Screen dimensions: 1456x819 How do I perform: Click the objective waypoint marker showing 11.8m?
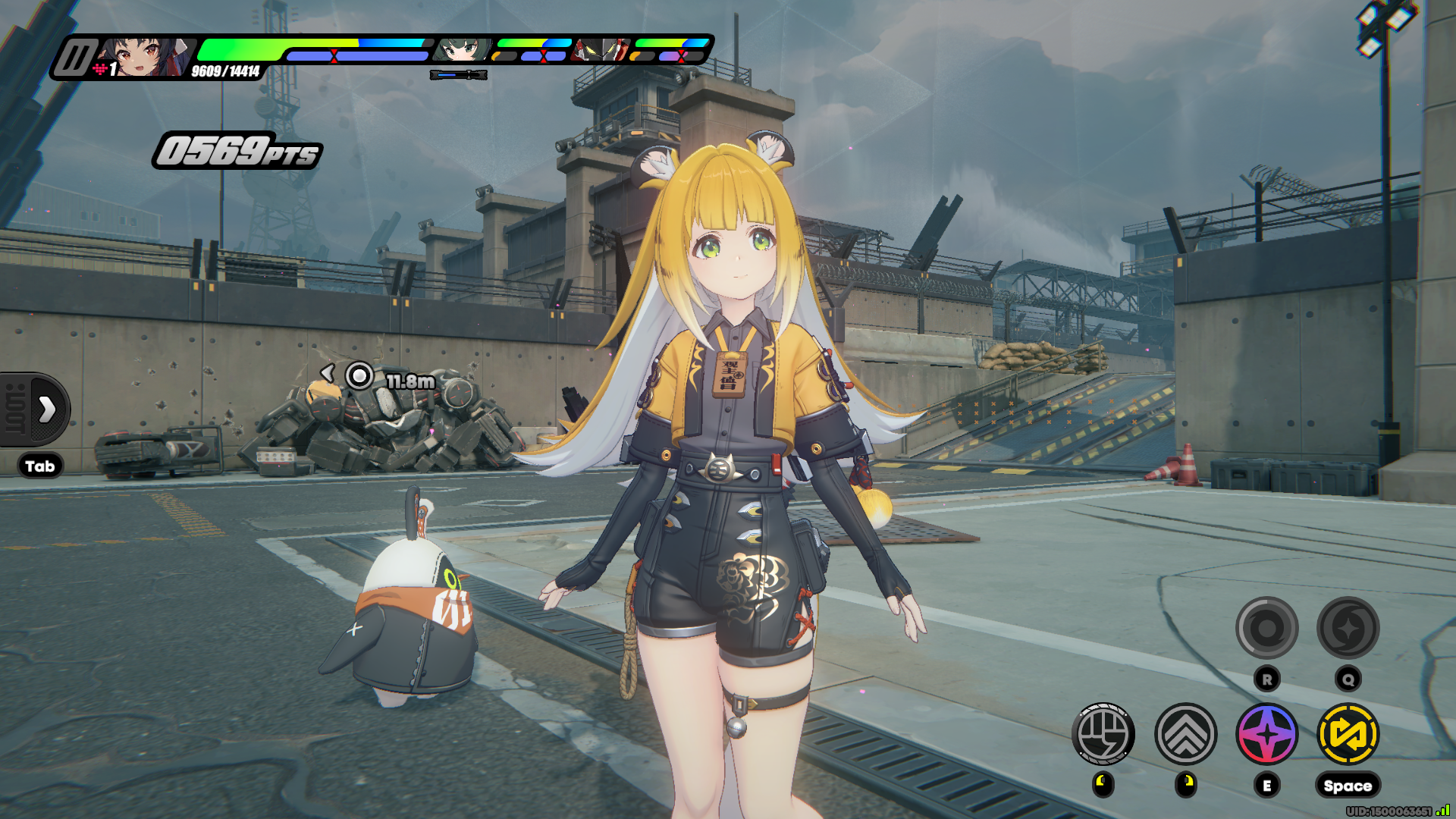pyautogui.click(x=359, y=375)
